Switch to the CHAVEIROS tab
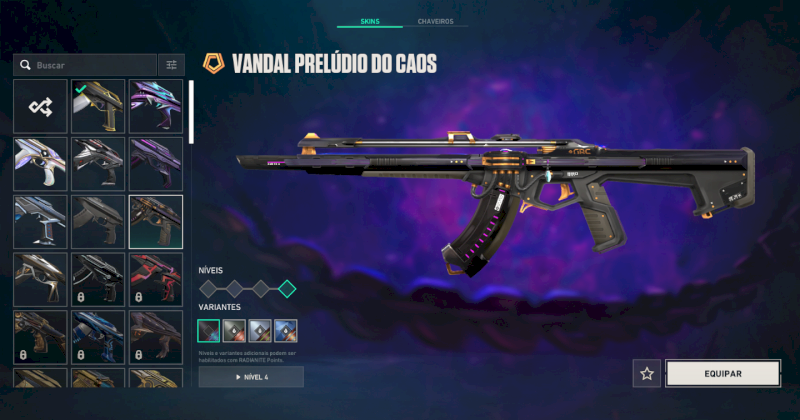The image size is (800, 420). pos(435,21)
